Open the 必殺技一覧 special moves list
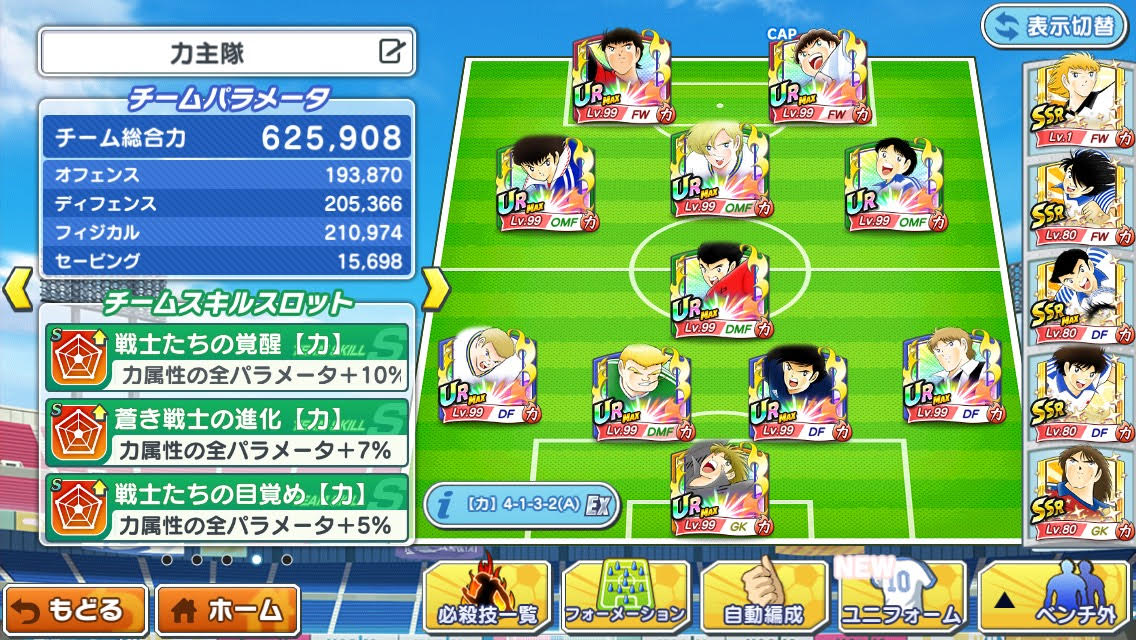 coord(487,597)
